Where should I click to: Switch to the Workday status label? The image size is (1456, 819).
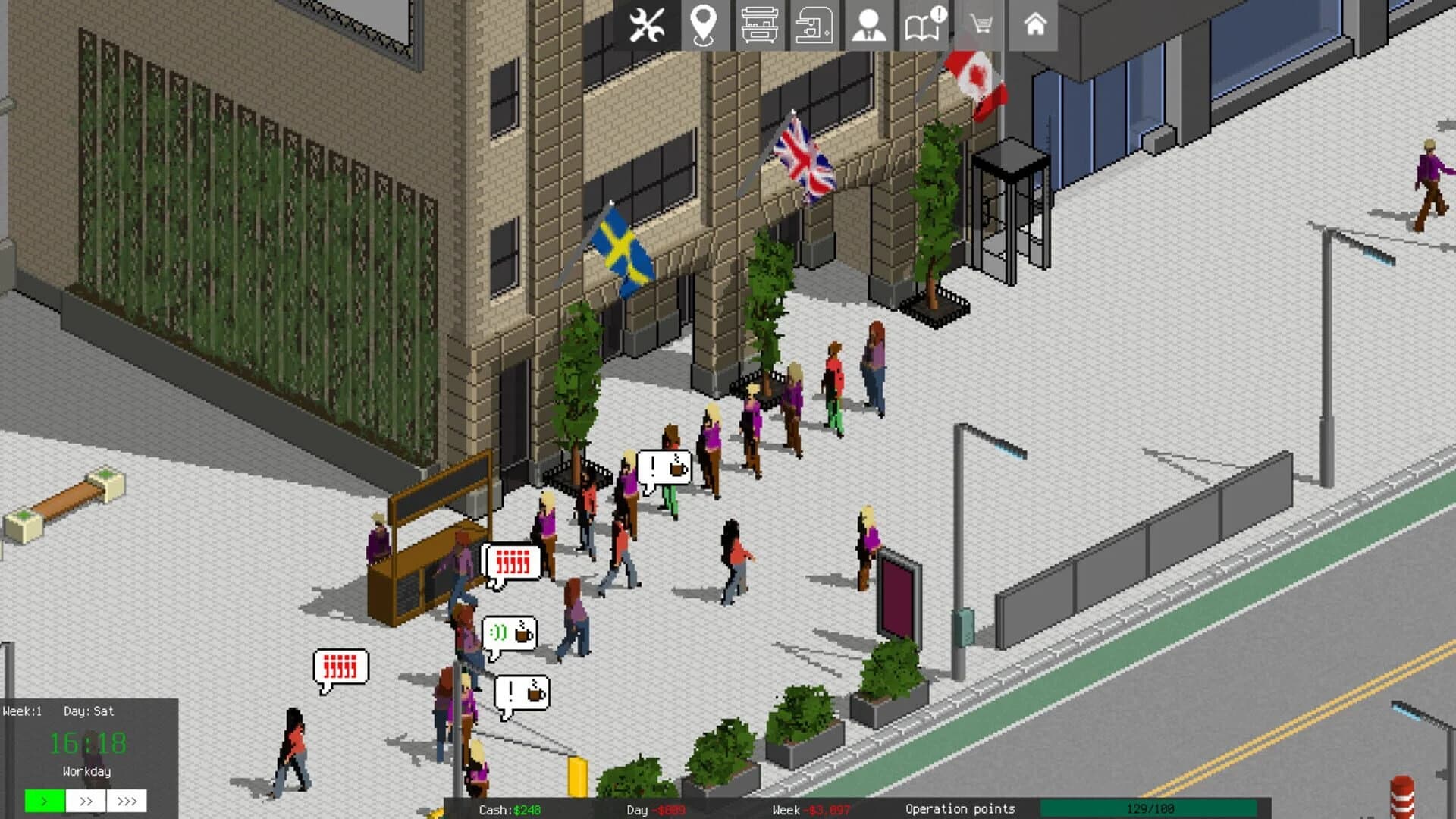point(86,771)
